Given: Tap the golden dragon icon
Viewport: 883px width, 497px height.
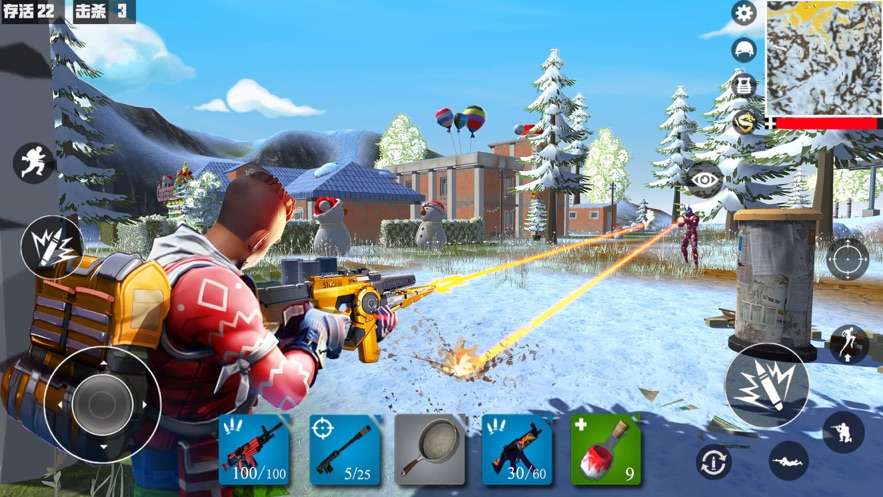Looking at the screenshot, I should 743,122.
